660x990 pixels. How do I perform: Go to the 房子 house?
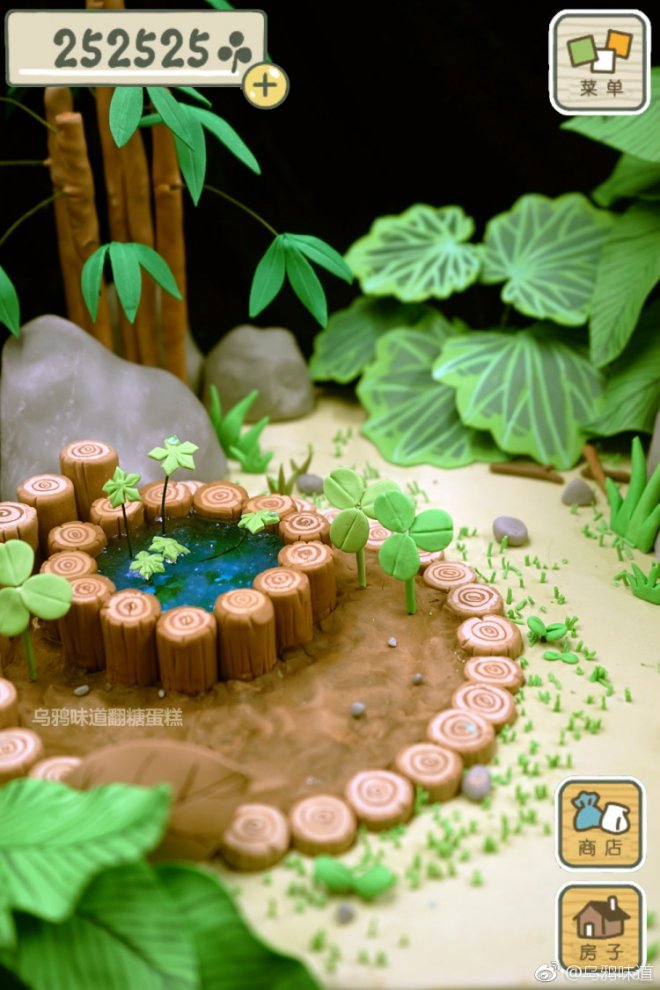pos(600,927)
